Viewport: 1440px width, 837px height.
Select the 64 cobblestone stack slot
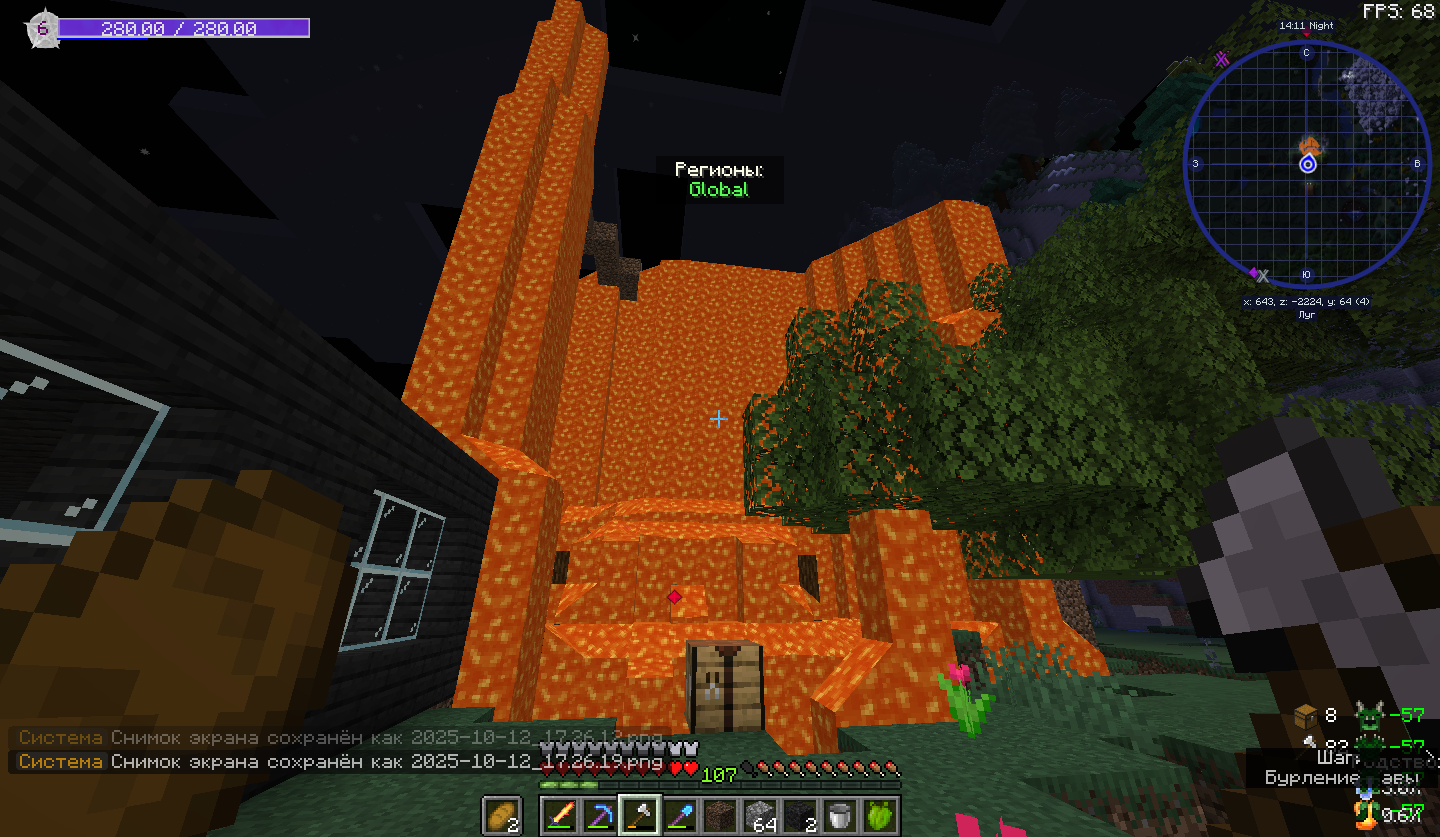[759, 815]
